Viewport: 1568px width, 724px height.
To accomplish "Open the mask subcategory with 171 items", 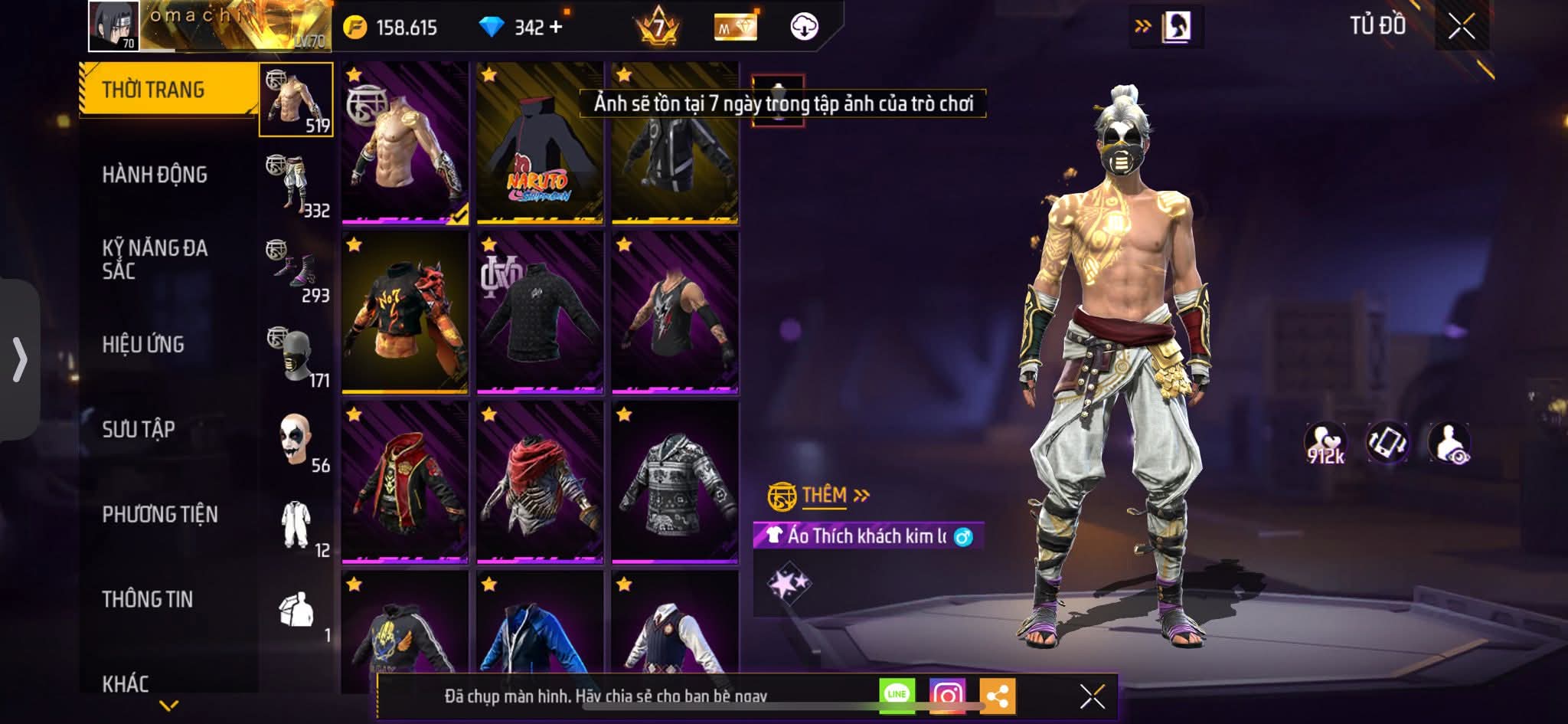I will click(x=297, y=359).
